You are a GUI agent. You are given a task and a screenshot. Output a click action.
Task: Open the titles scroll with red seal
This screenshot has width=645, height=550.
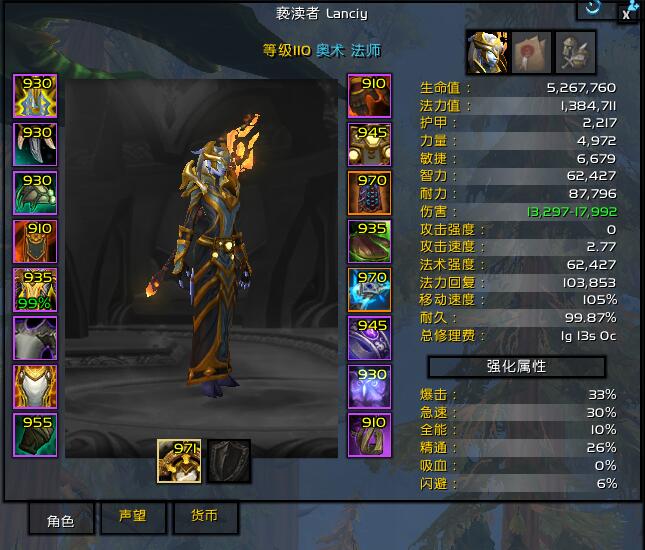click(x=531, y=52)
